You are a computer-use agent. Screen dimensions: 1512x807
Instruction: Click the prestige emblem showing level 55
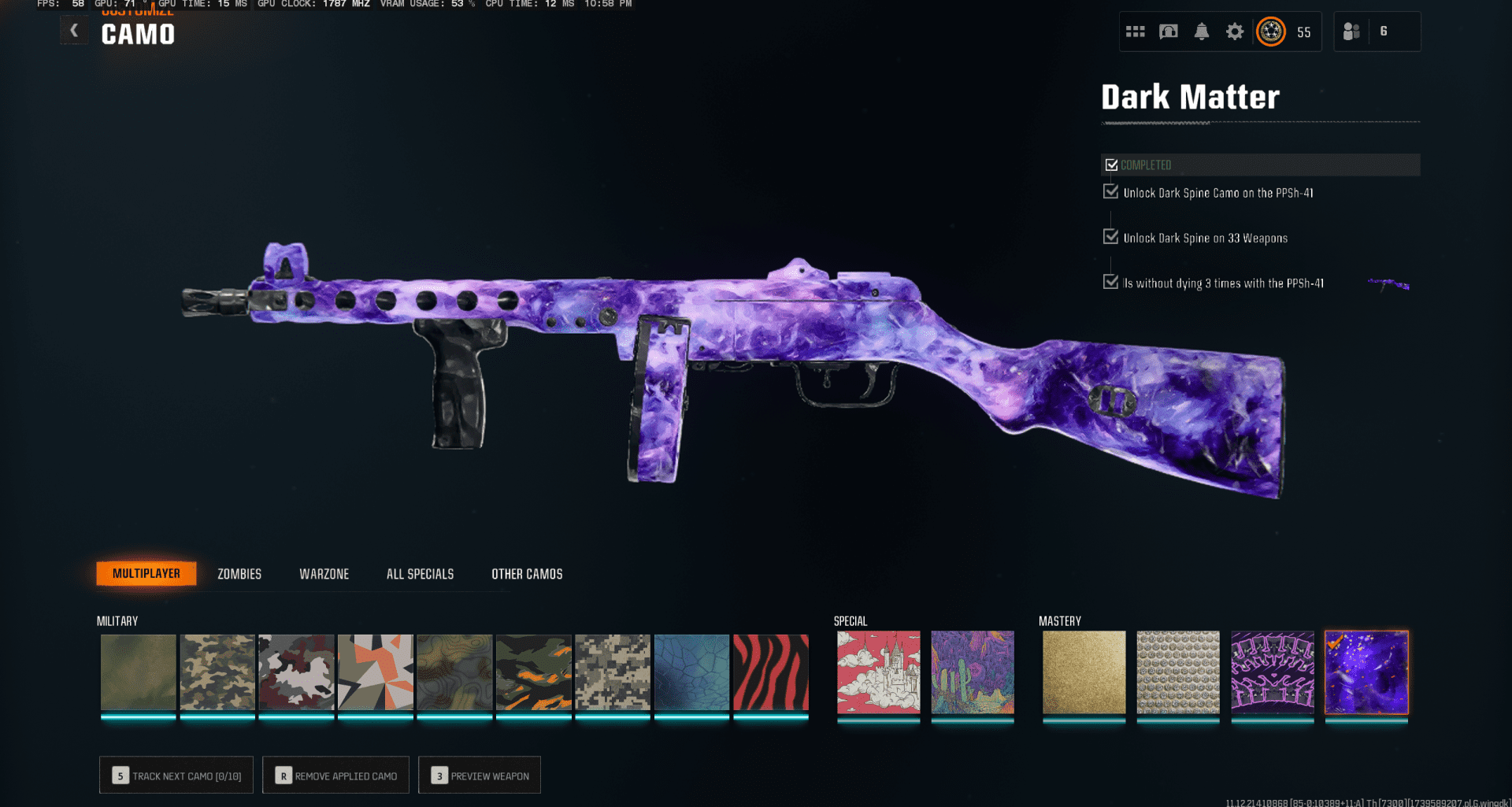pos(1270,31)
